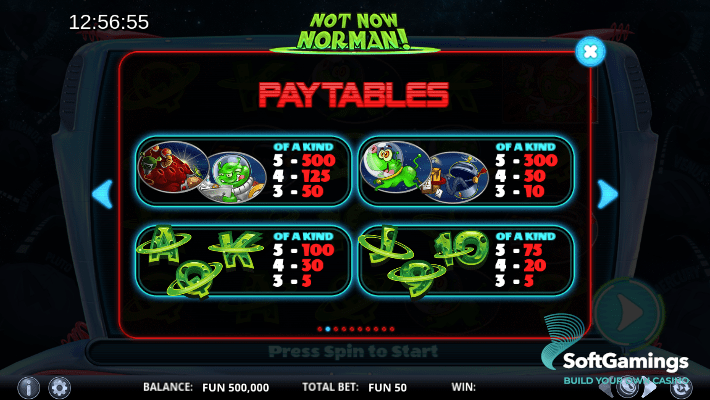The image size is (710, 400).
Task: Open the settings gear menu
Action: point(59,386)
